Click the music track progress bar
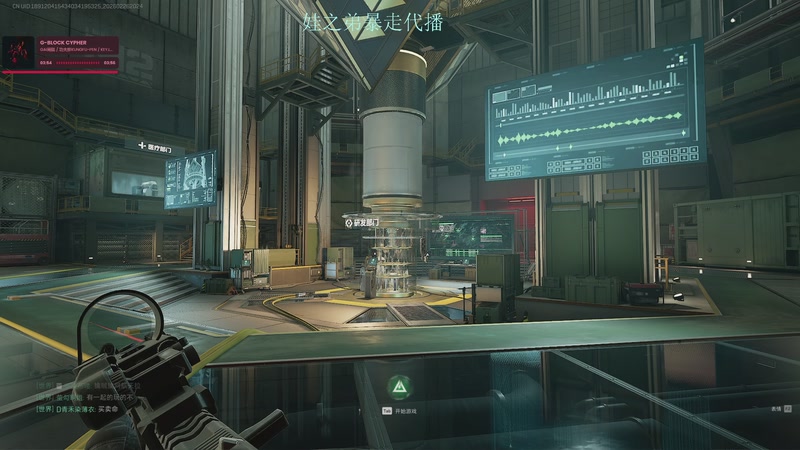This screenshot has width=800, height=450. (x=78, y=62)
